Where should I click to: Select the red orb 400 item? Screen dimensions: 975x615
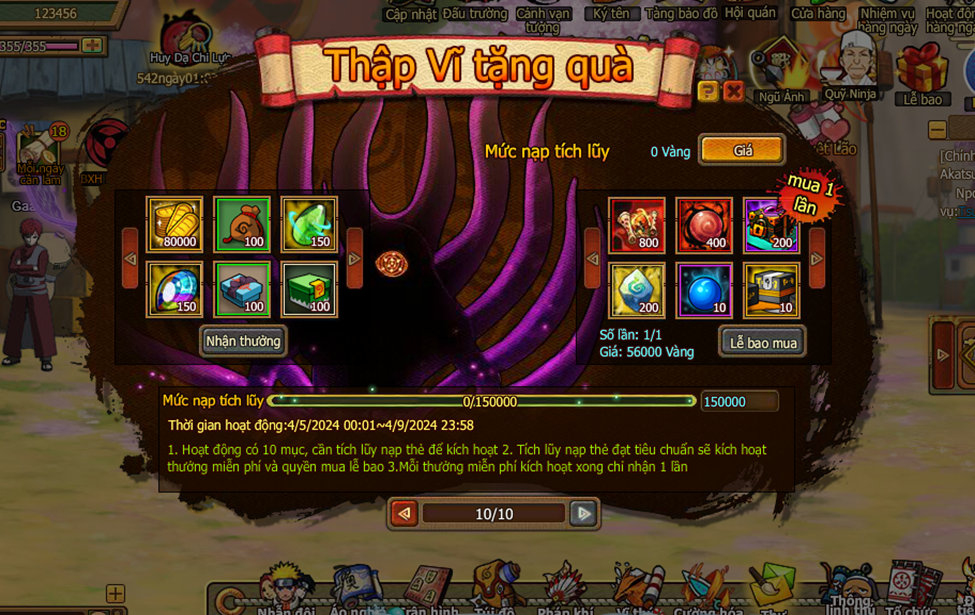(704, 224)
